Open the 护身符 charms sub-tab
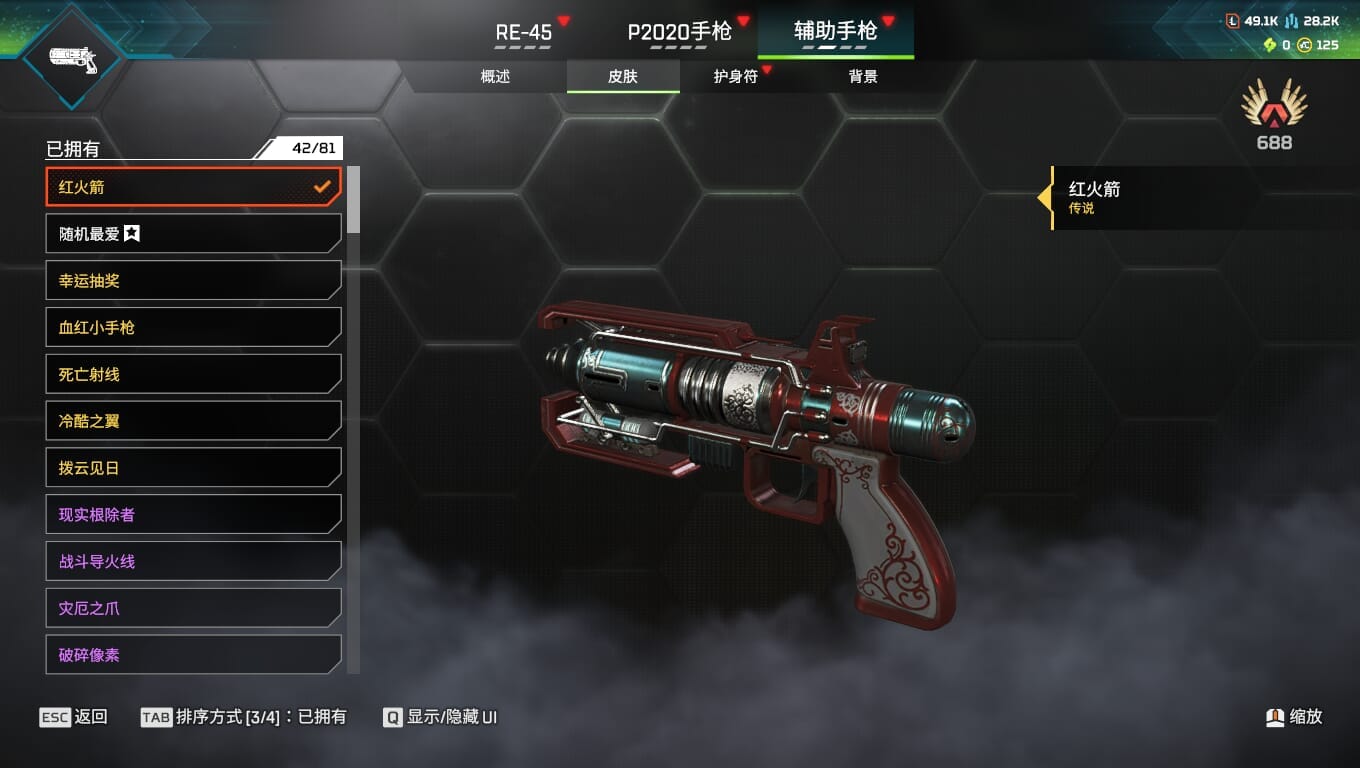This screenshot has width=1360, height=768. [x=736, y=77]
